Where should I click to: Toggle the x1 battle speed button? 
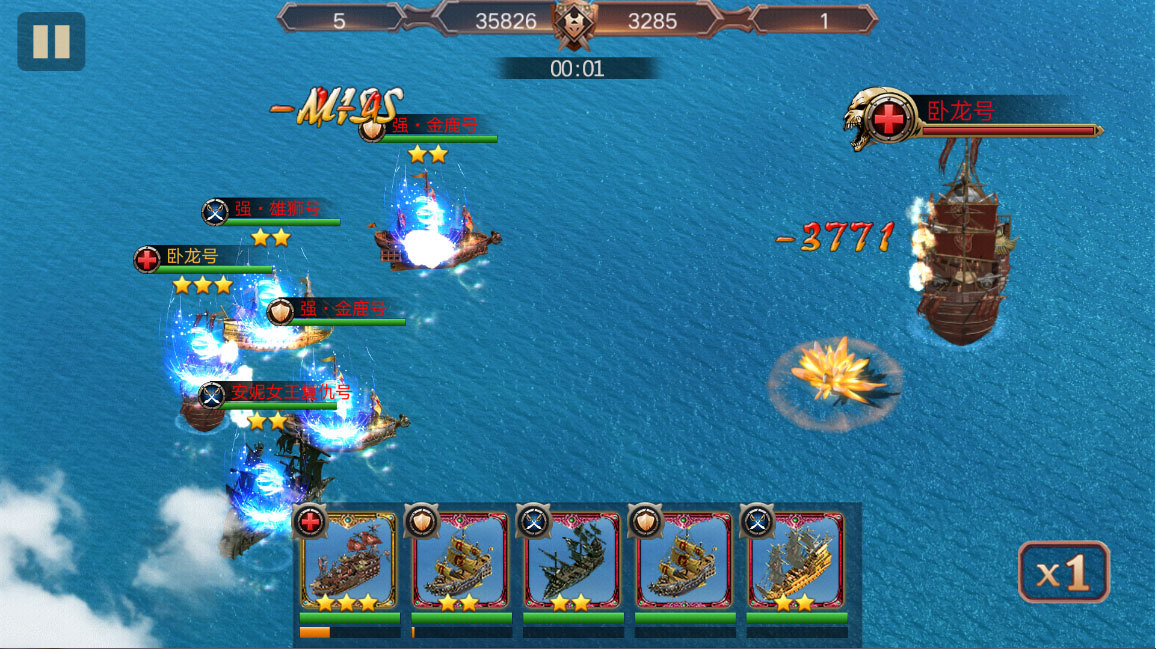coord(1063,572)
